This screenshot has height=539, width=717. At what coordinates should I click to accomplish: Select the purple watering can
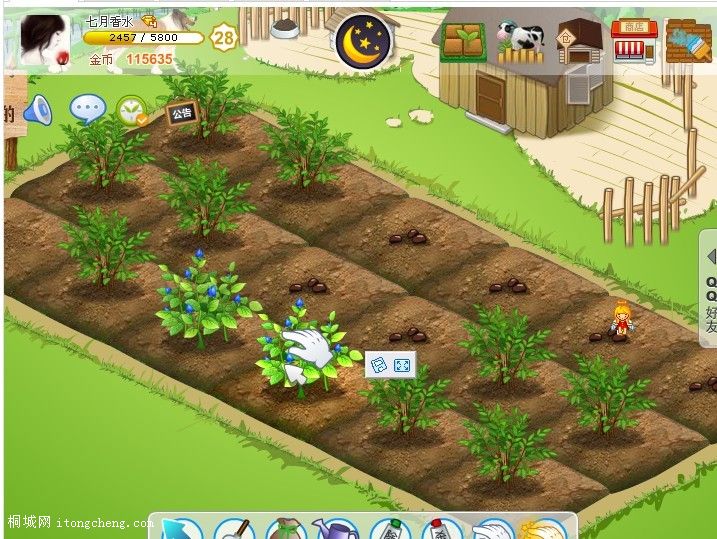(336, 530)
